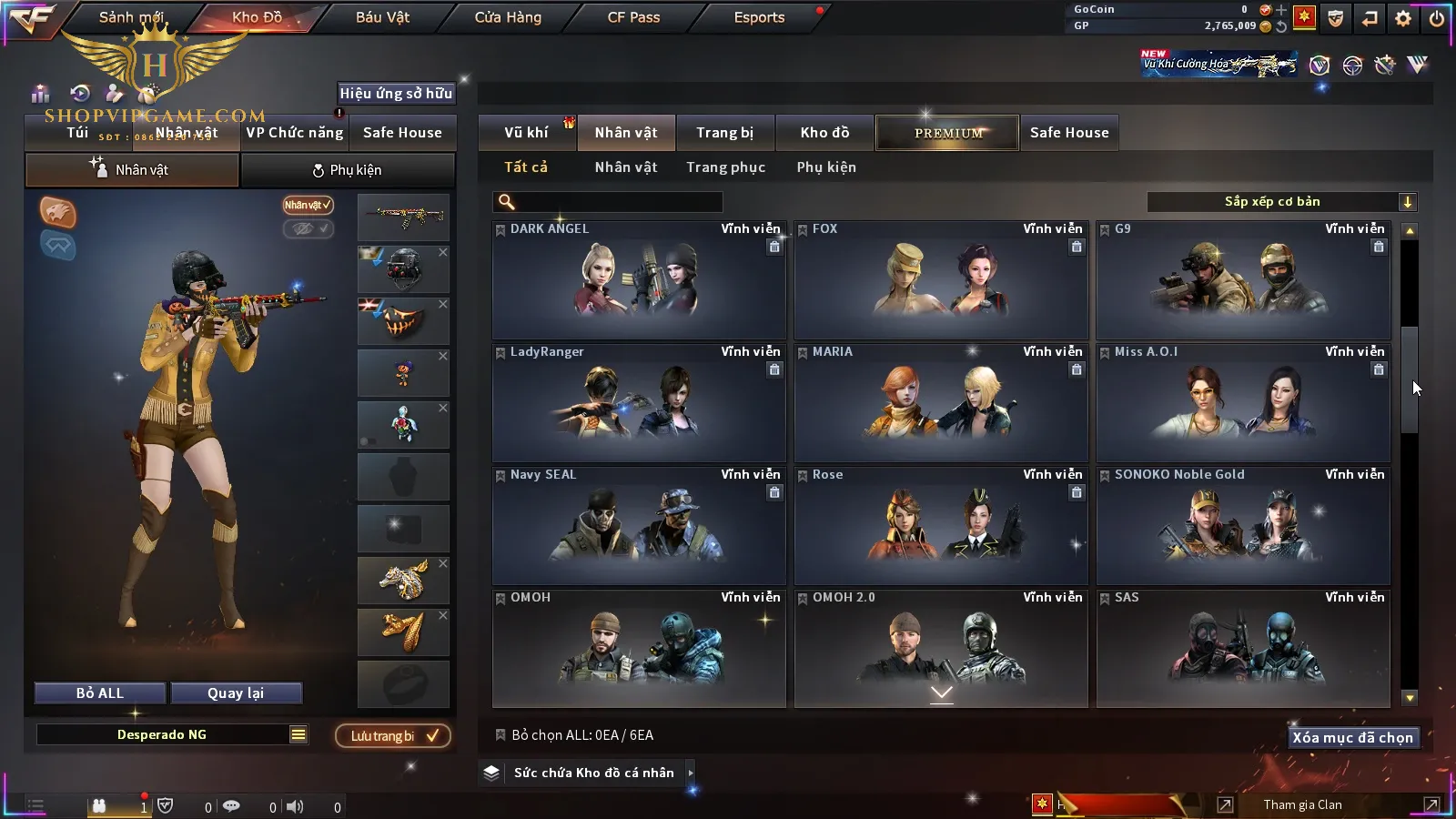Viewport: 1456px width, 819px height.
Task: Click the Quay lại button
Action: pyautogui.click(x=236, y=693)
